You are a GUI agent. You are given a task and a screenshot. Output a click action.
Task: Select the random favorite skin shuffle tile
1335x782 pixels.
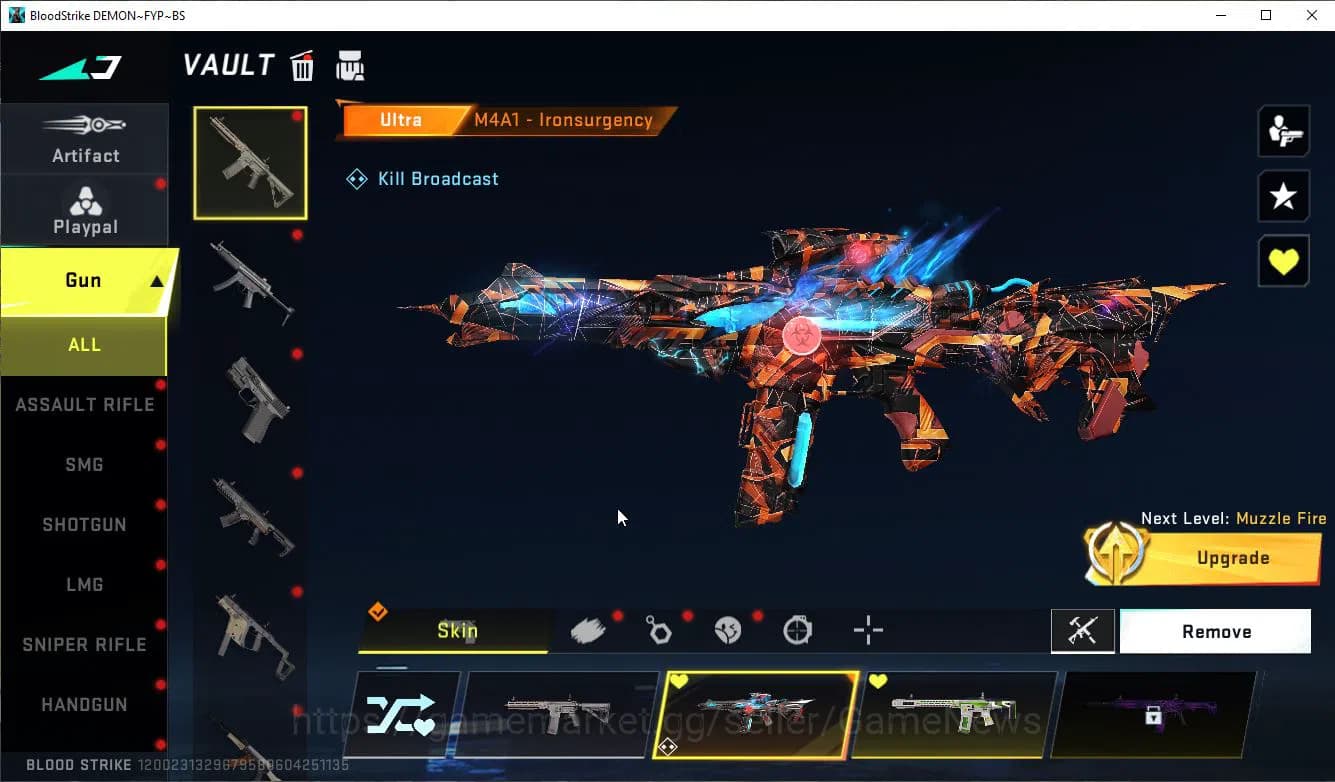(400, 714)
